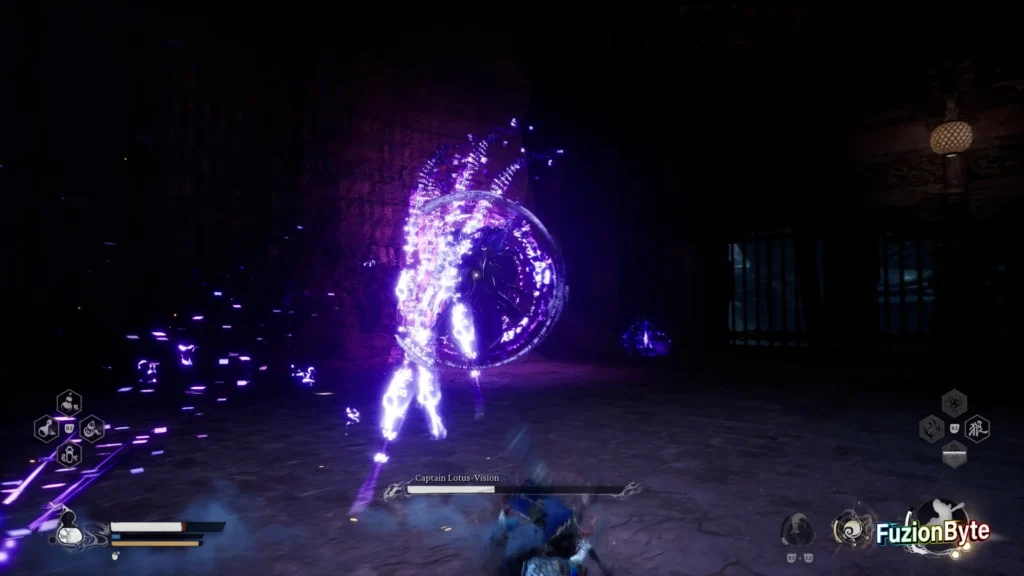
Task: Select the right coiled-gourd quick item
Action: 92,429
